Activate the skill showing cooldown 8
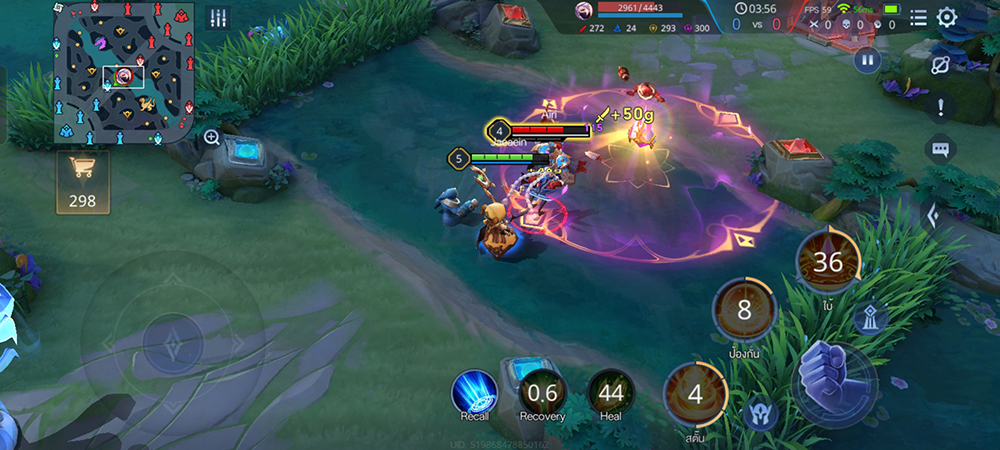This screenshot has height=450, width=1000. (744, 310)
